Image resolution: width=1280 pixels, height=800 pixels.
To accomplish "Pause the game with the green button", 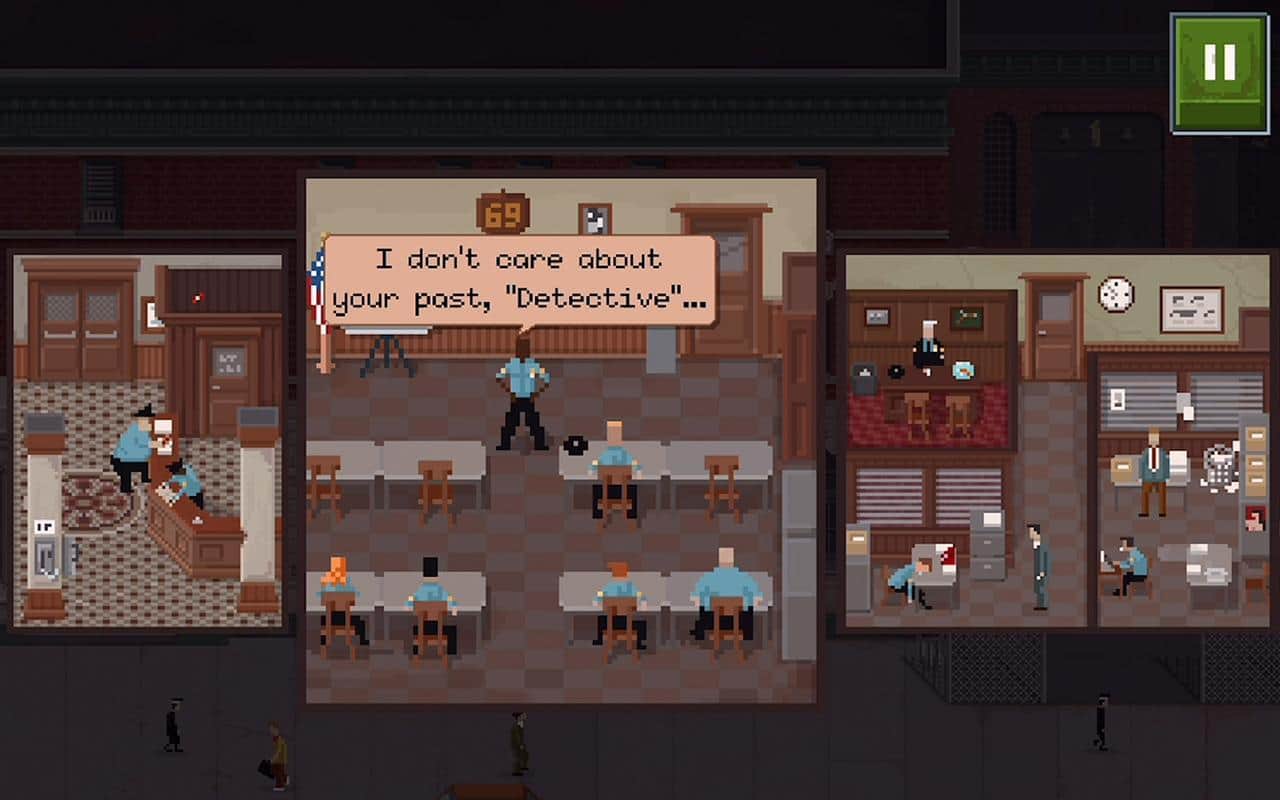I will pos(1219,72).
